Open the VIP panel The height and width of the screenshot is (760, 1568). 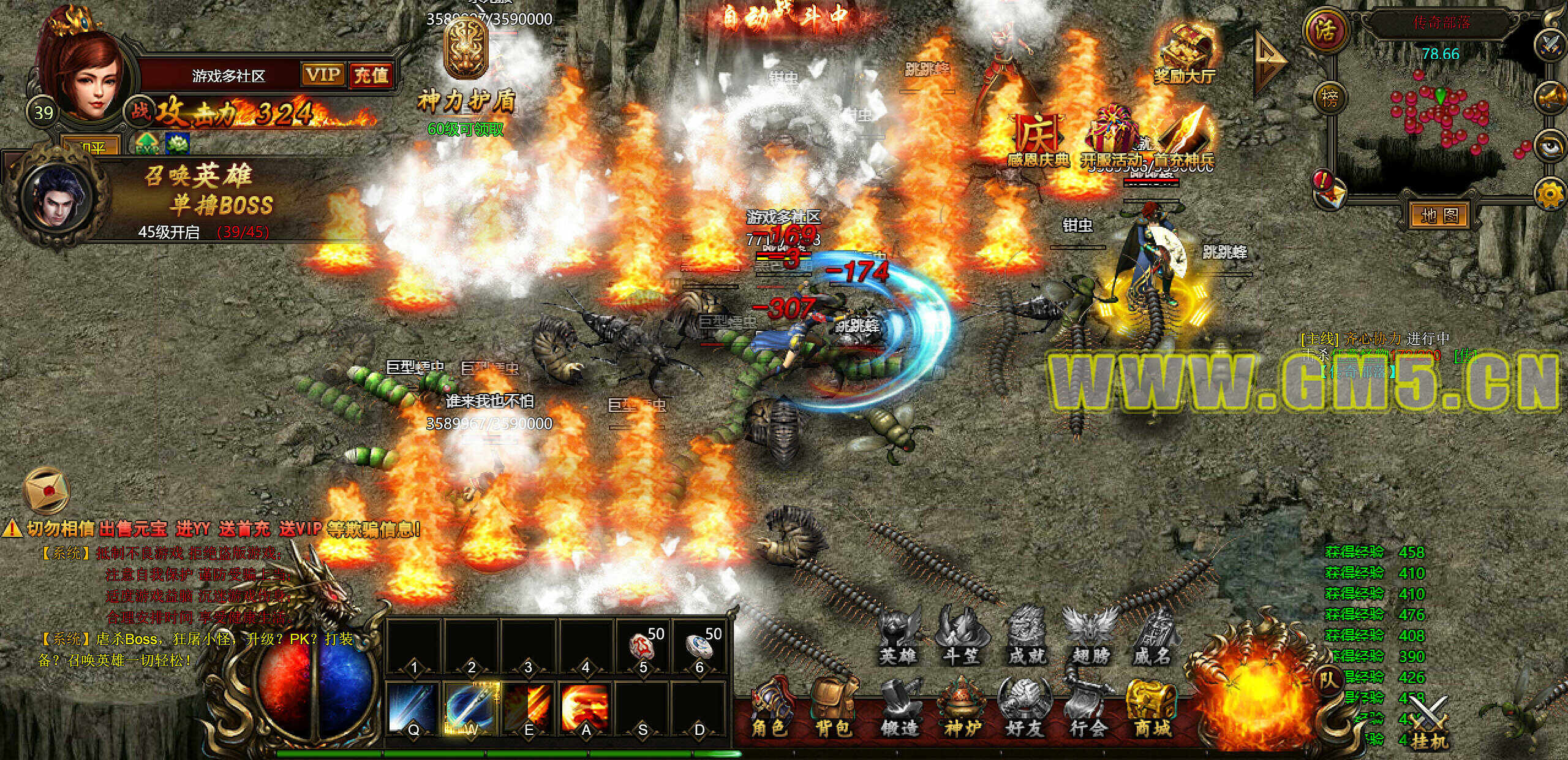click(x=323, y=75)
